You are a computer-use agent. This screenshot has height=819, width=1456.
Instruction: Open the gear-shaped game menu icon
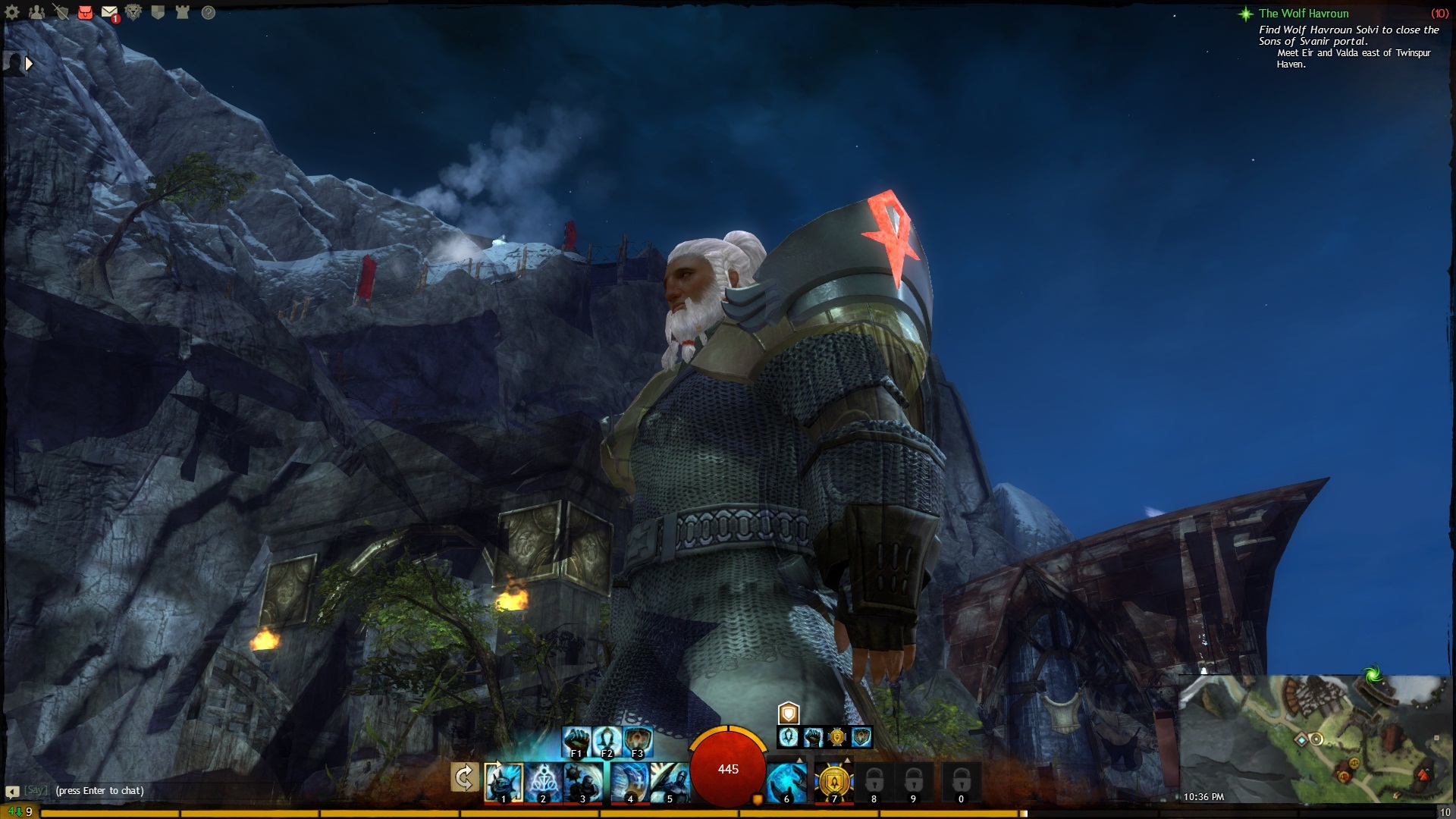(12, 12)
